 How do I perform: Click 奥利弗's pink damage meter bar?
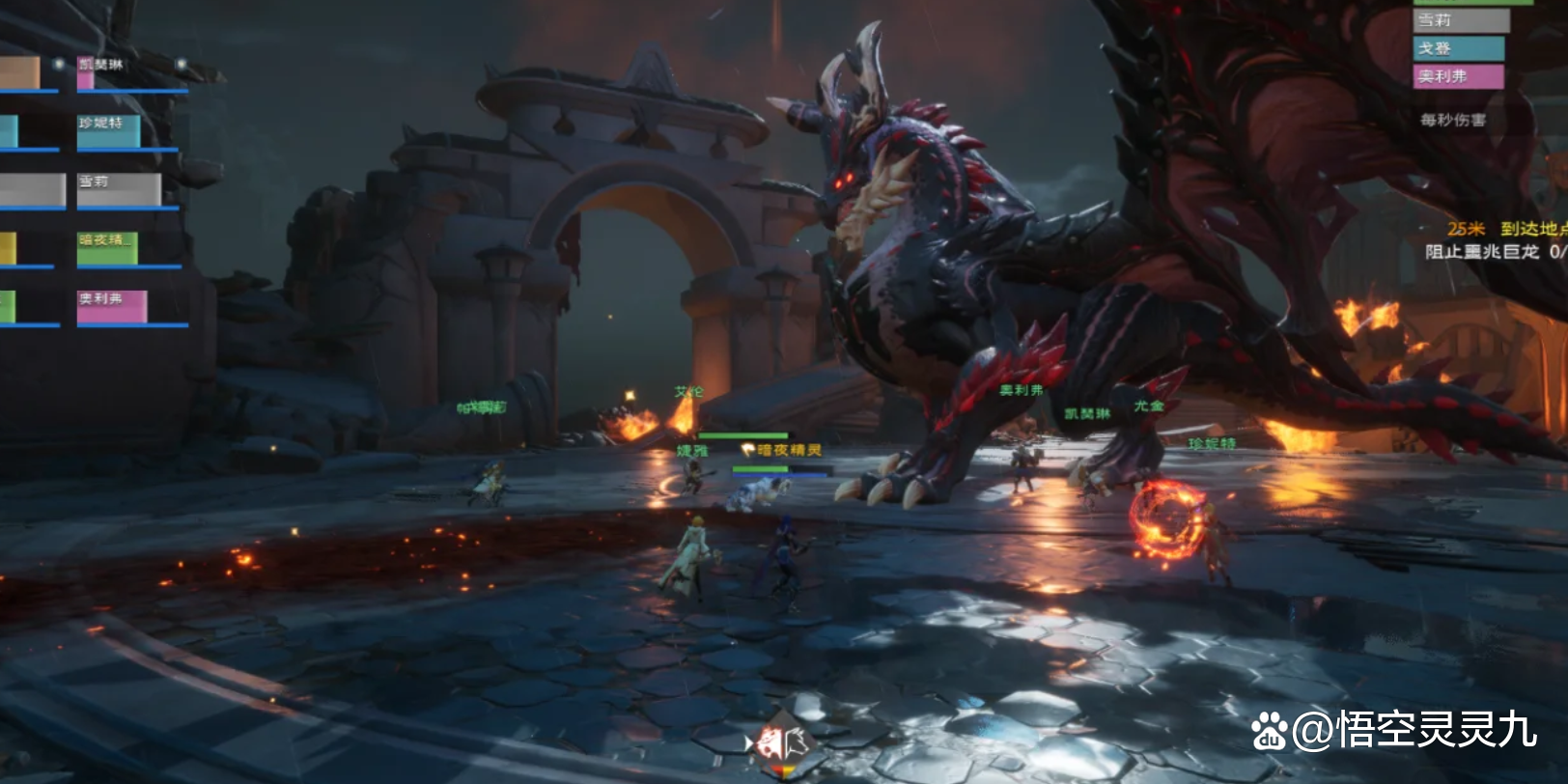tap(1458, 76)
